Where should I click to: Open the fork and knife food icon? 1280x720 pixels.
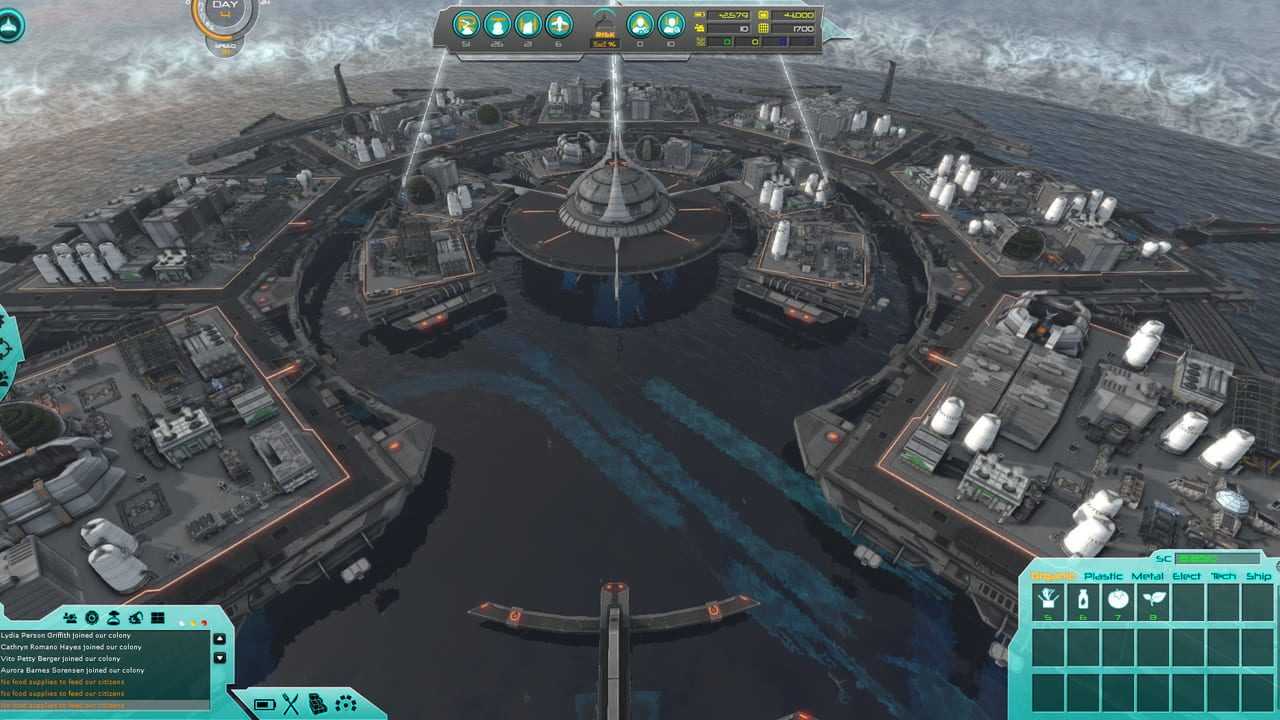tap(291, 704)
